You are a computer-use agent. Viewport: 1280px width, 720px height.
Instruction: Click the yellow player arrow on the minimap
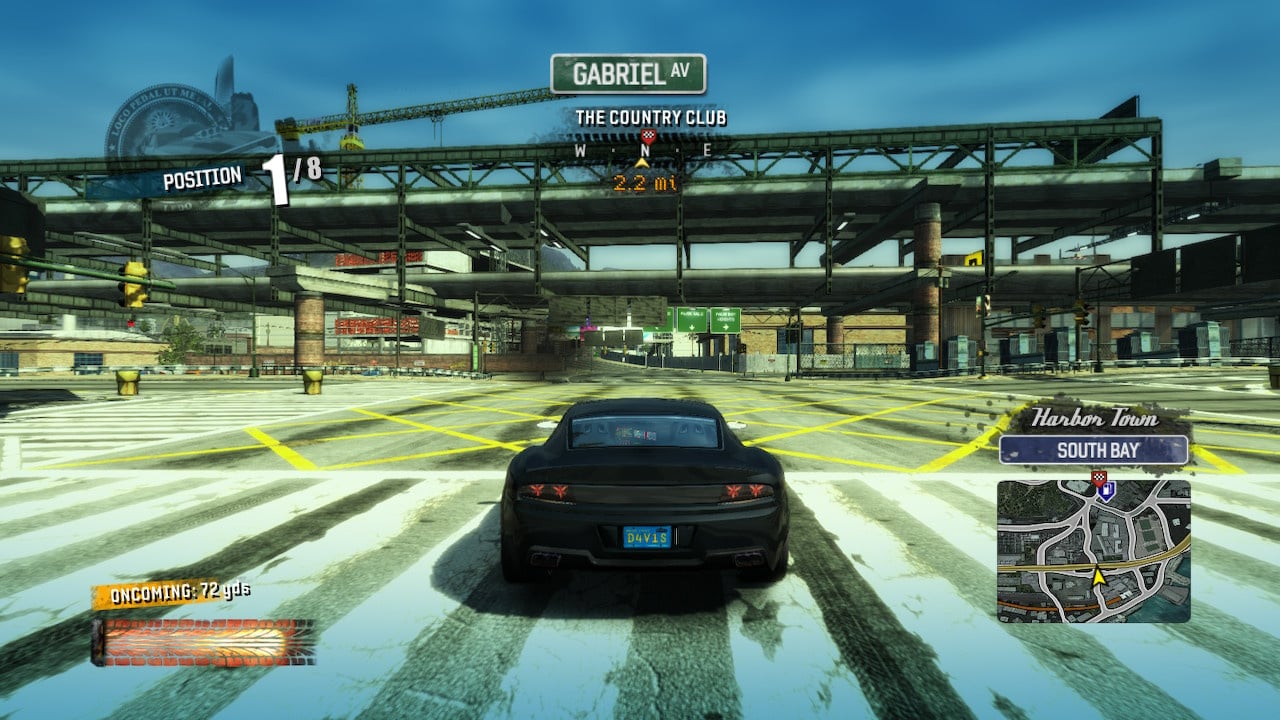tap(1100, 577)
